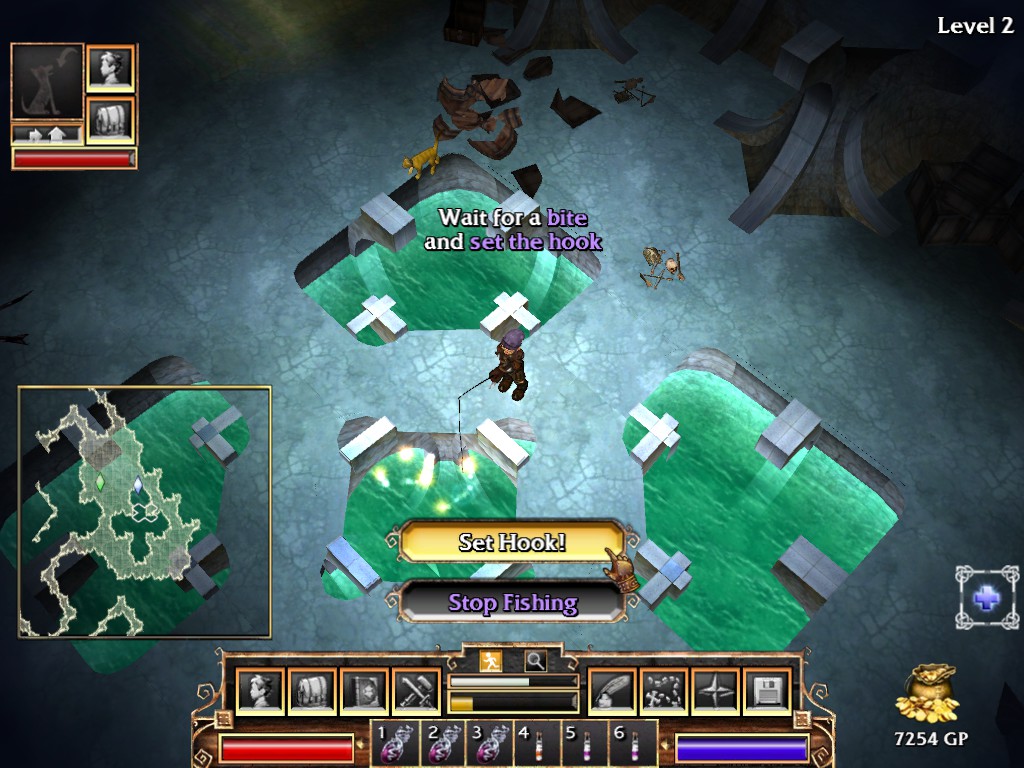Open the pet's stats head icon
This screenshot has width=1024, height=768.
[110, 68]
